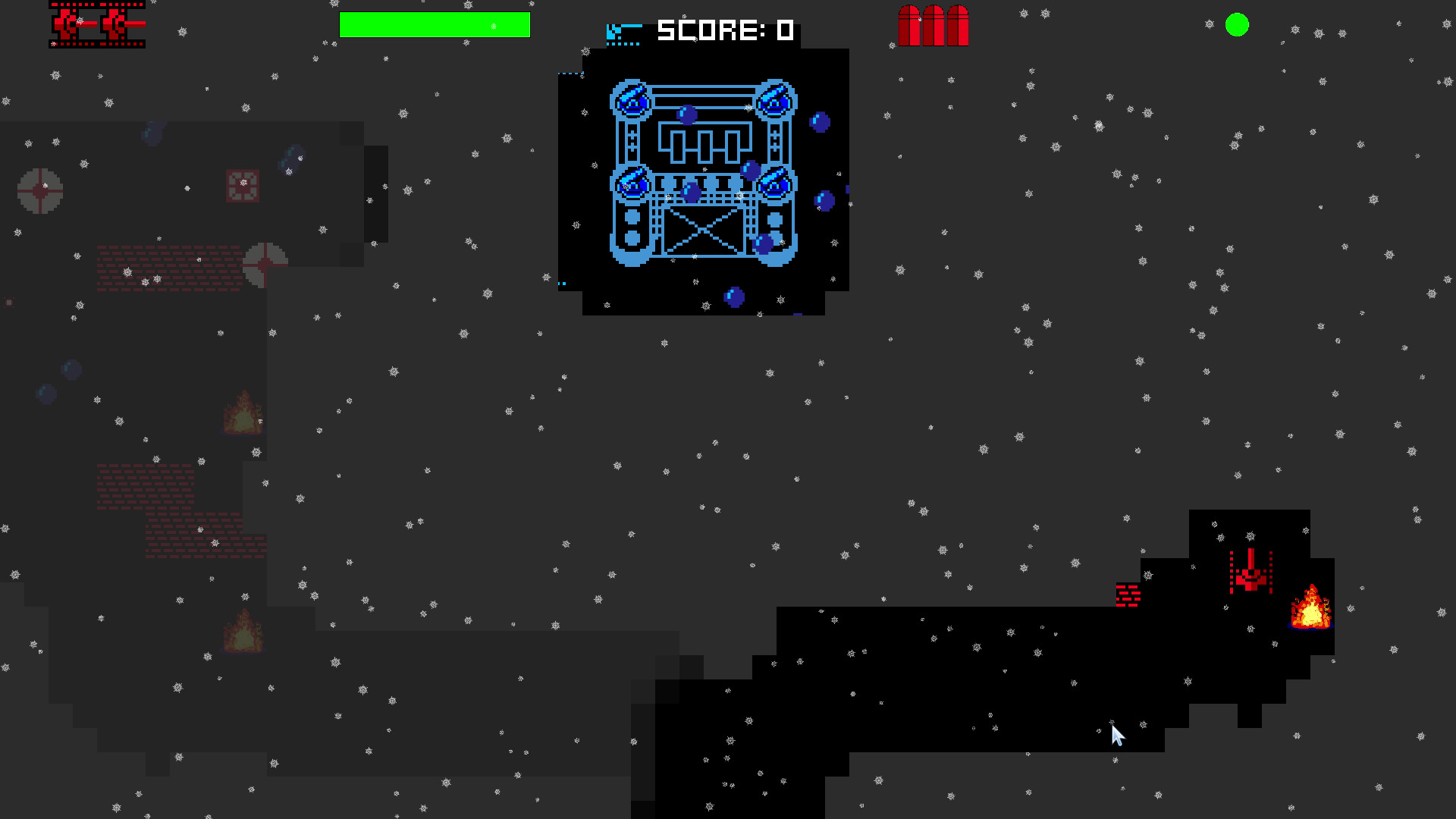Select the red bomb ammo icons near the score
This screenshot has height=819, width=1456.
[933, 27]
